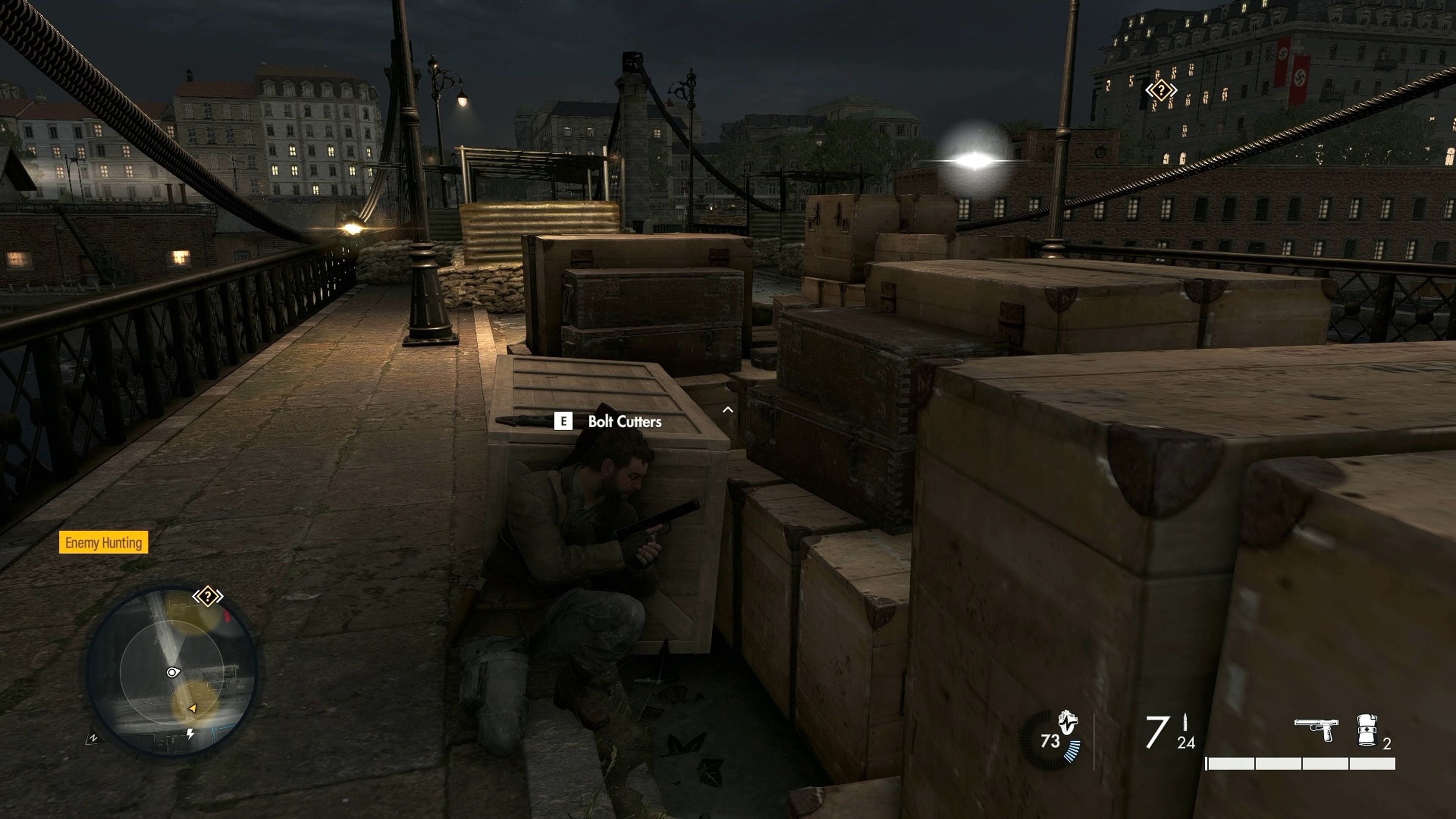
Task: Click the yellow direction arrow on the minimap
Action: [193, 709]
